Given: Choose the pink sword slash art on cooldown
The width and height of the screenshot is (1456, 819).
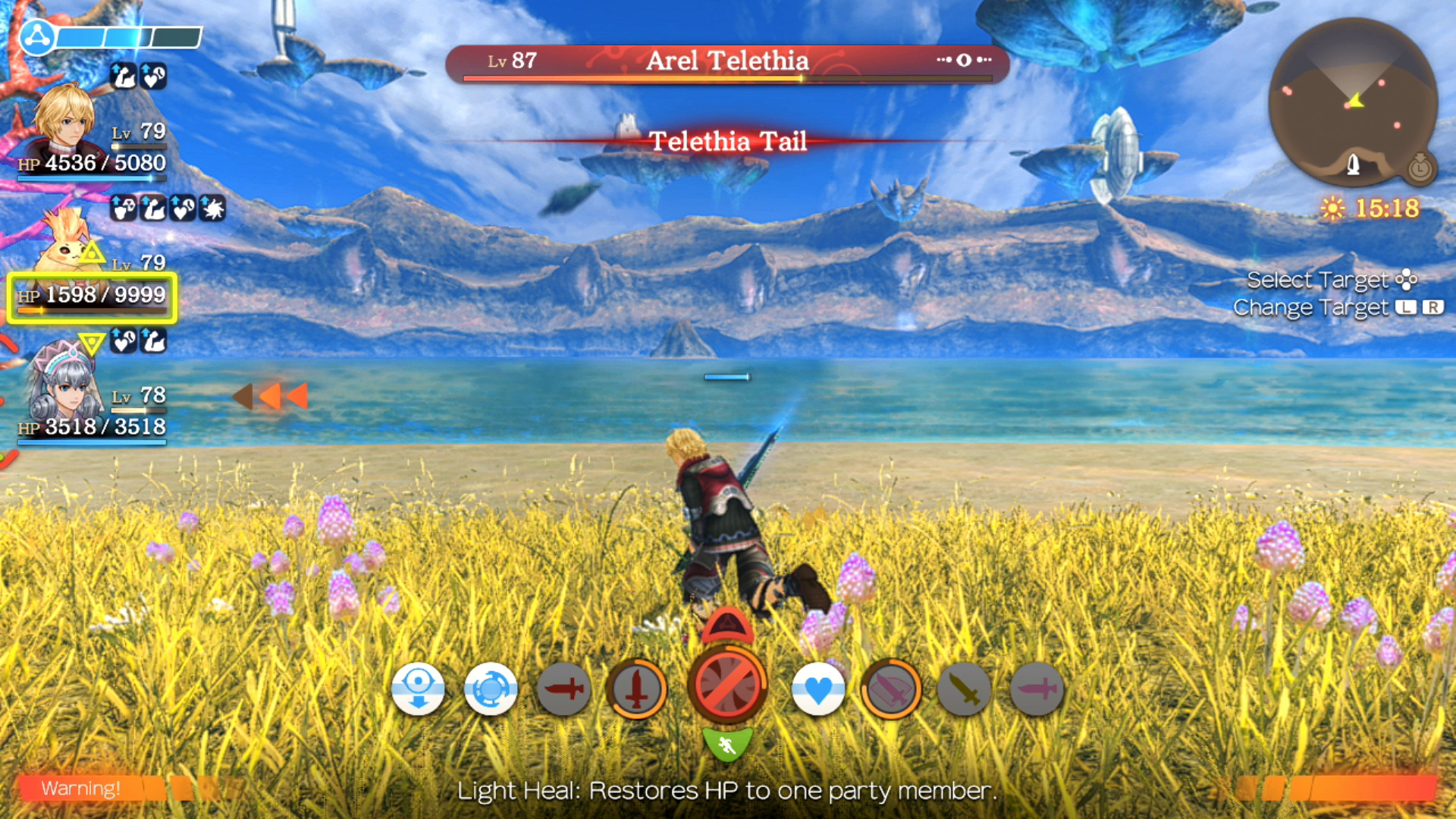Looking at the screenshot, I should 891,689.
